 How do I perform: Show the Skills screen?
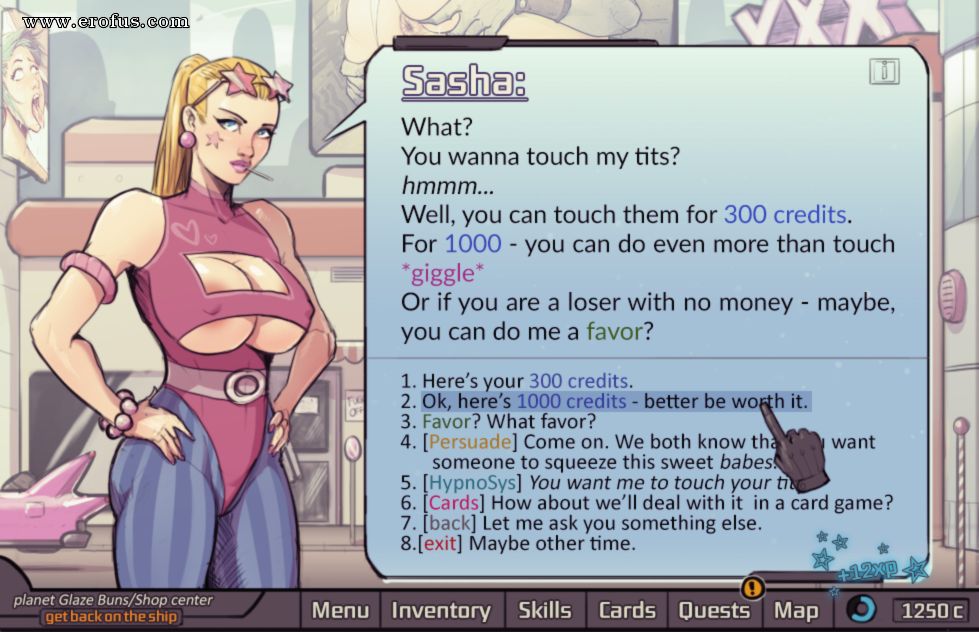tap(544, 610)
